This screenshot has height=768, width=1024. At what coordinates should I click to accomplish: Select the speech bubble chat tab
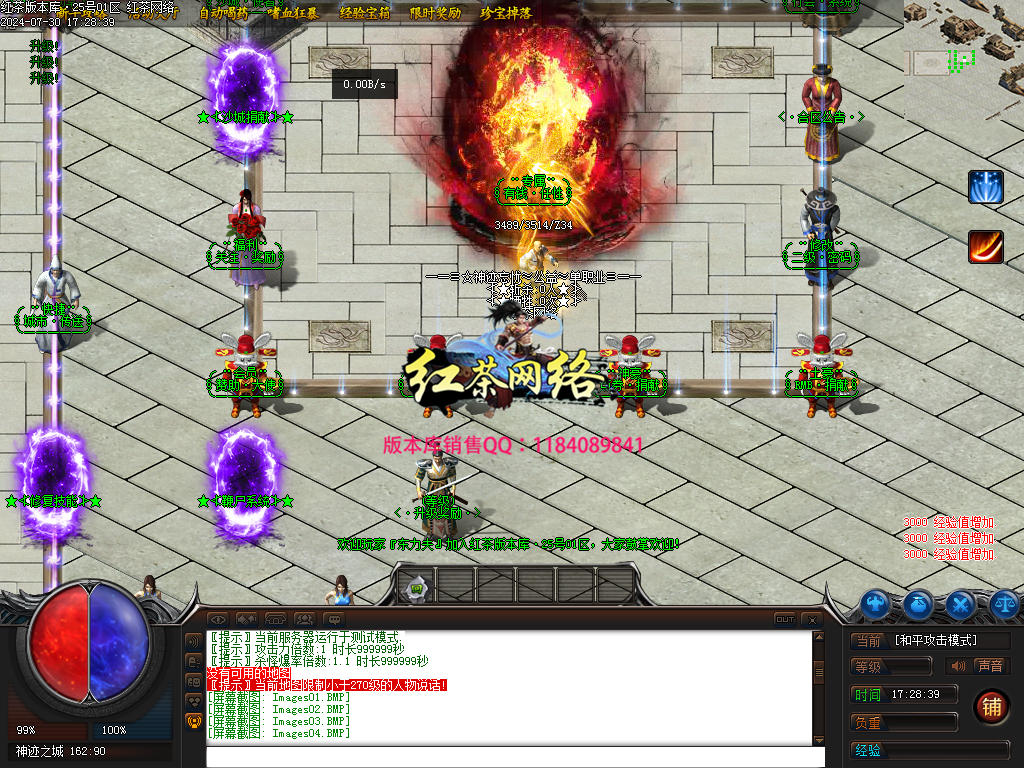[333, 620]
